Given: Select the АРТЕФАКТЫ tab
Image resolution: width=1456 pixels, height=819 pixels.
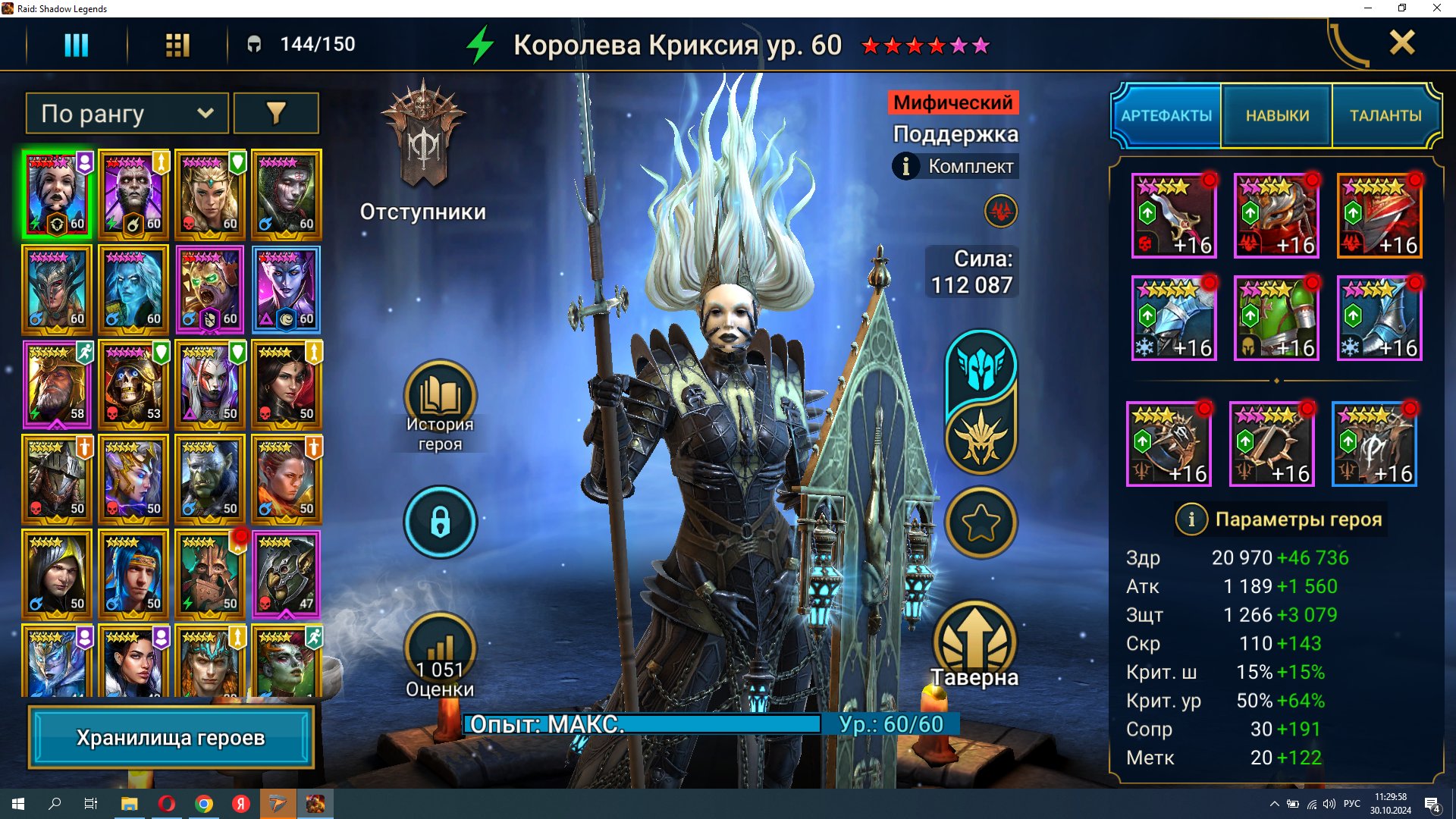Looking at the screenshot, I should 1166,115.
